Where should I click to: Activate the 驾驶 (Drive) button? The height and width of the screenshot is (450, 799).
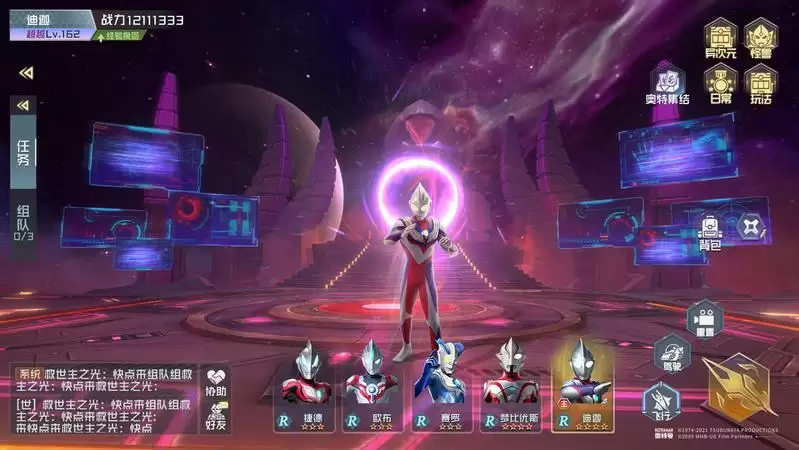pyautogui.click(x=668, y=354)
